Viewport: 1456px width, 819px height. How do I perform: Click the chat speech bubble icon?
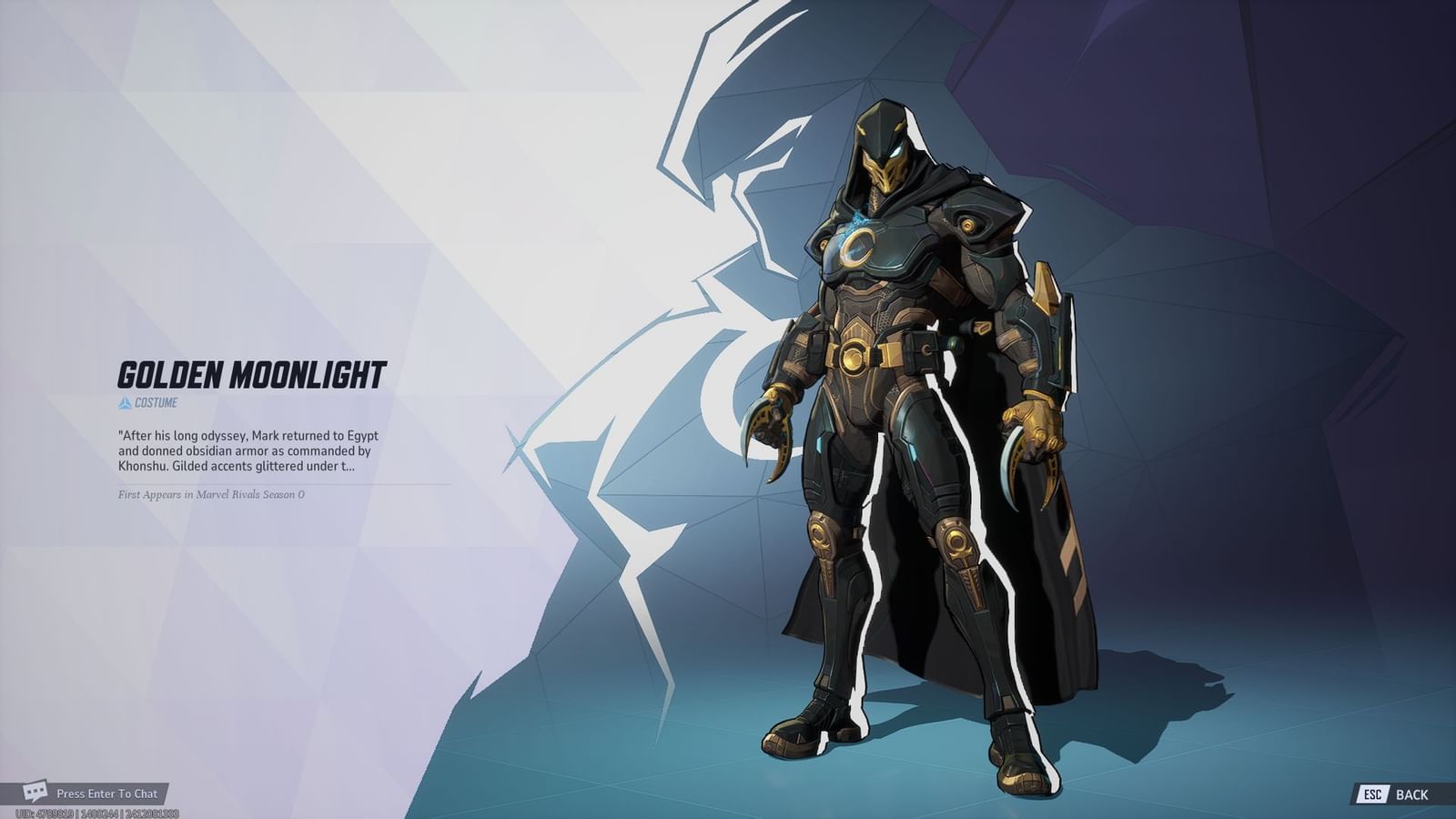click(35, 793)
